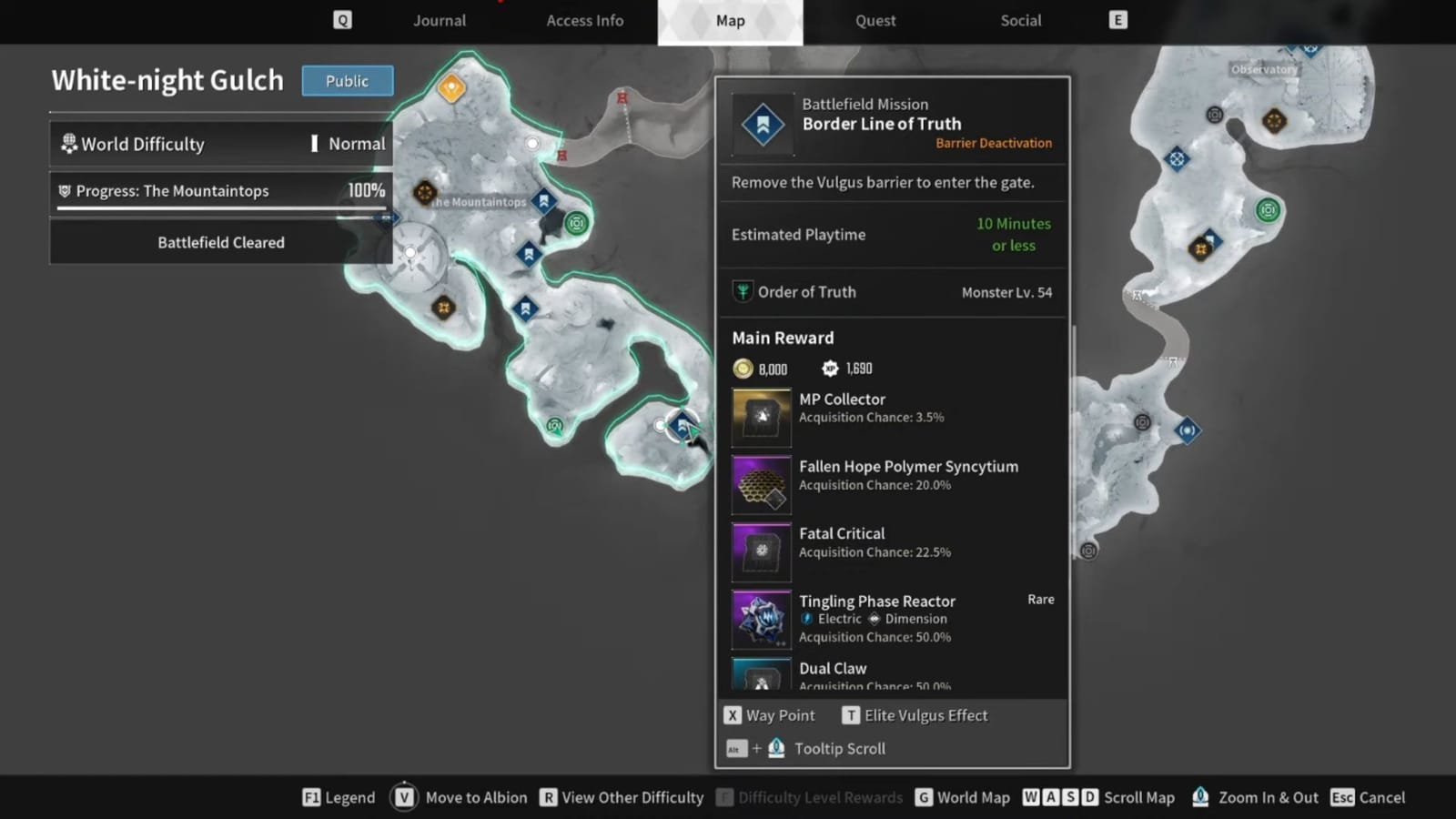
Task: Select the green teleporter icon on the eastern landmass
Action: [x=1269, y=211]
